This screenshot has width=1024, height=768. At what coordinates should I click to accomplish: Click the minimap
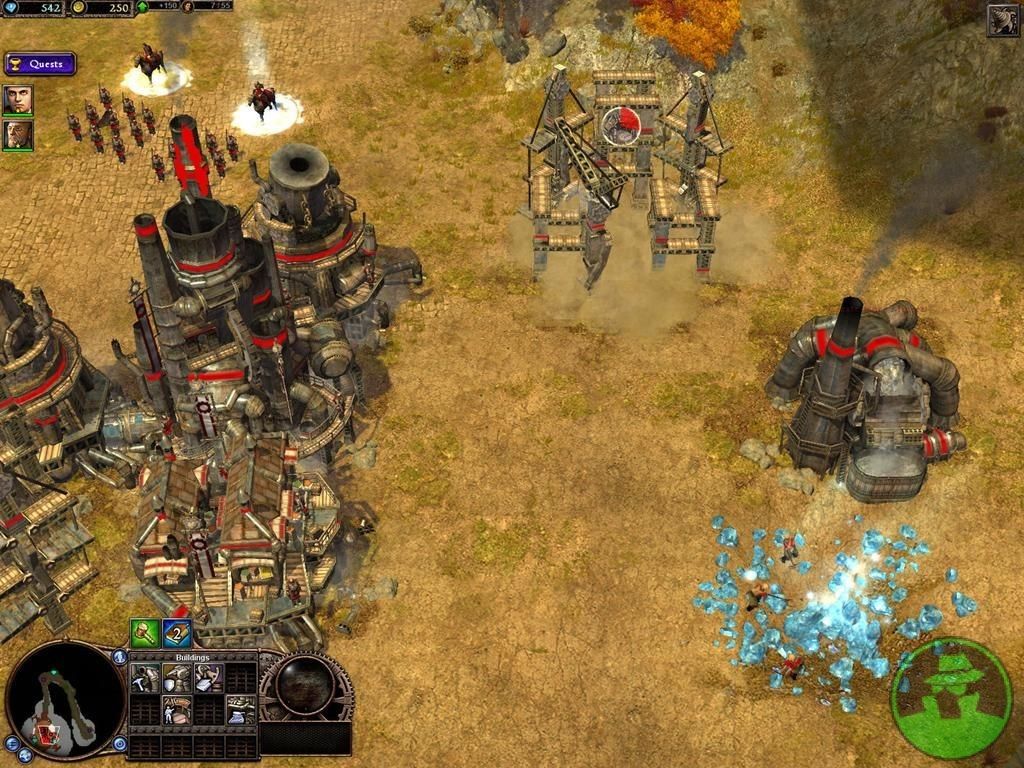65,699
